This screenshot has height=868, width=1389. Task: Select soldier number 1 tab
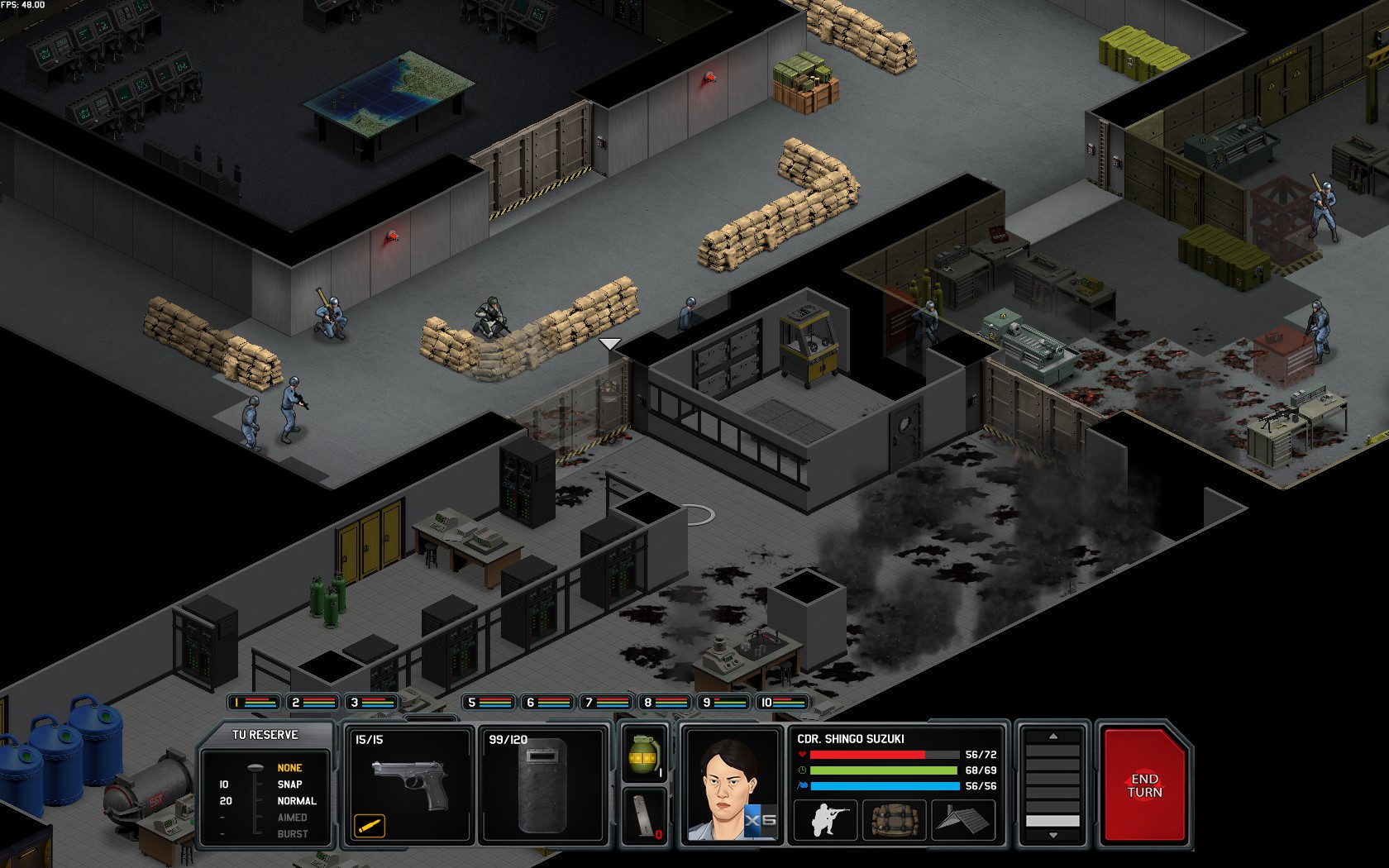[x=254, y=703]
